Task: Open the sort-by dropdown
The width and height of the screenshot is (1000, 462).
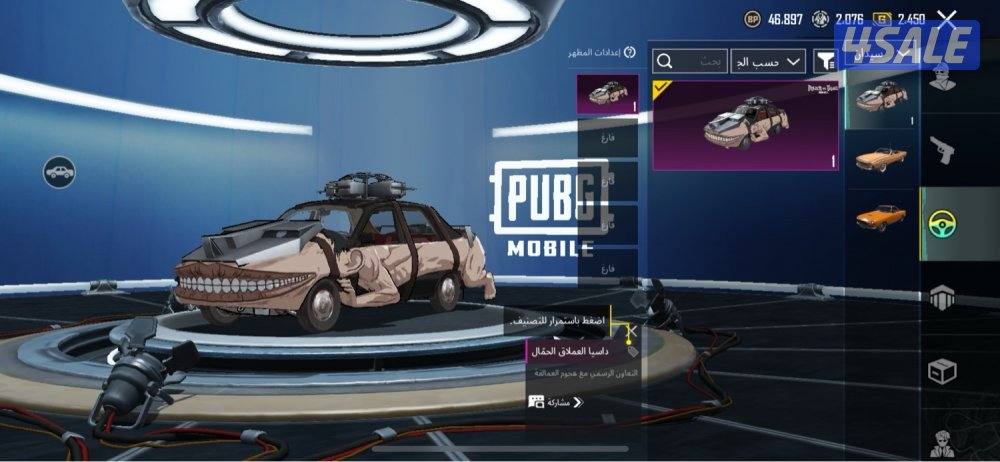Action: 767,62
